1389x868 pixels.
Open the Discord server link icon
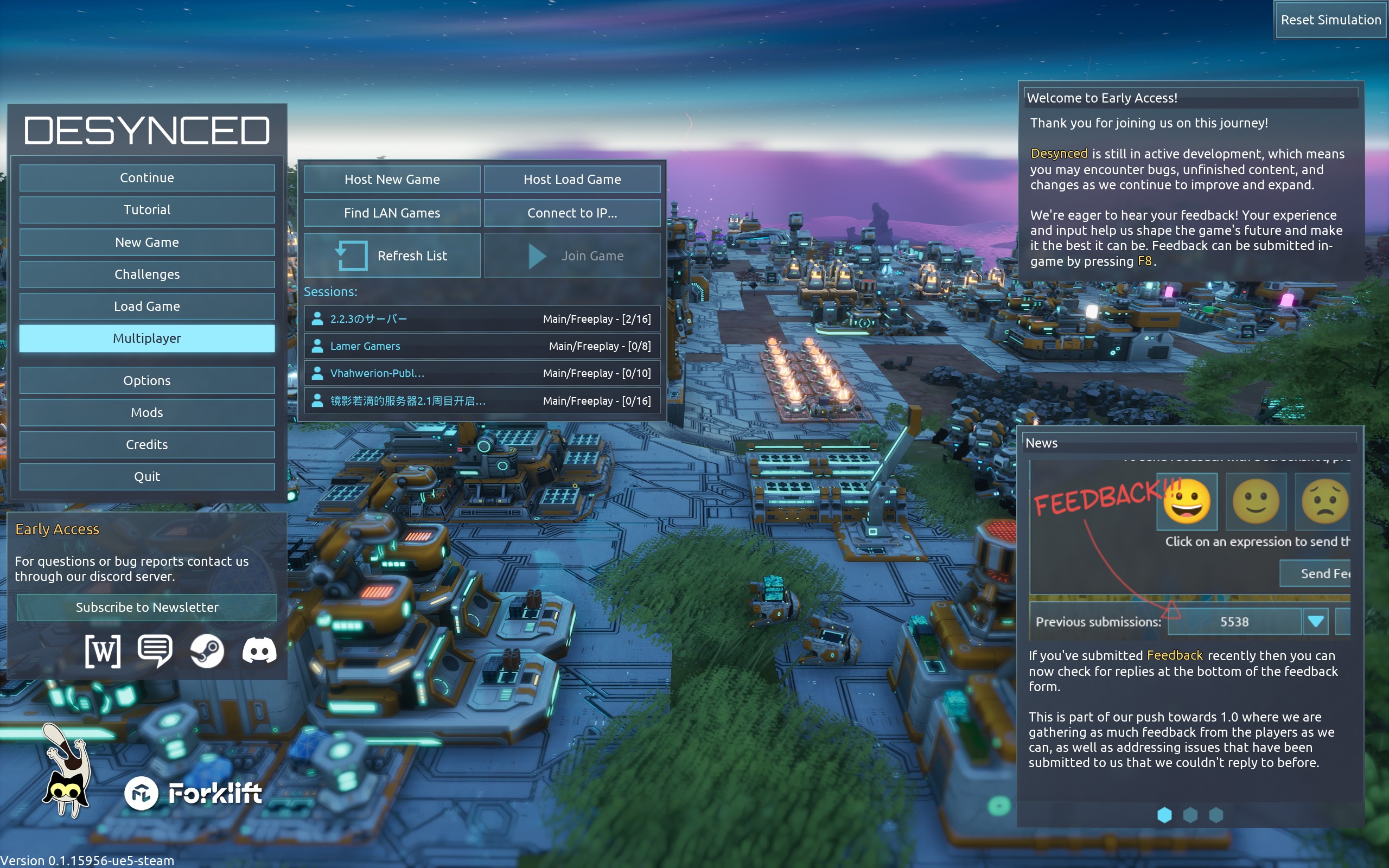click(x=259, y=651)
